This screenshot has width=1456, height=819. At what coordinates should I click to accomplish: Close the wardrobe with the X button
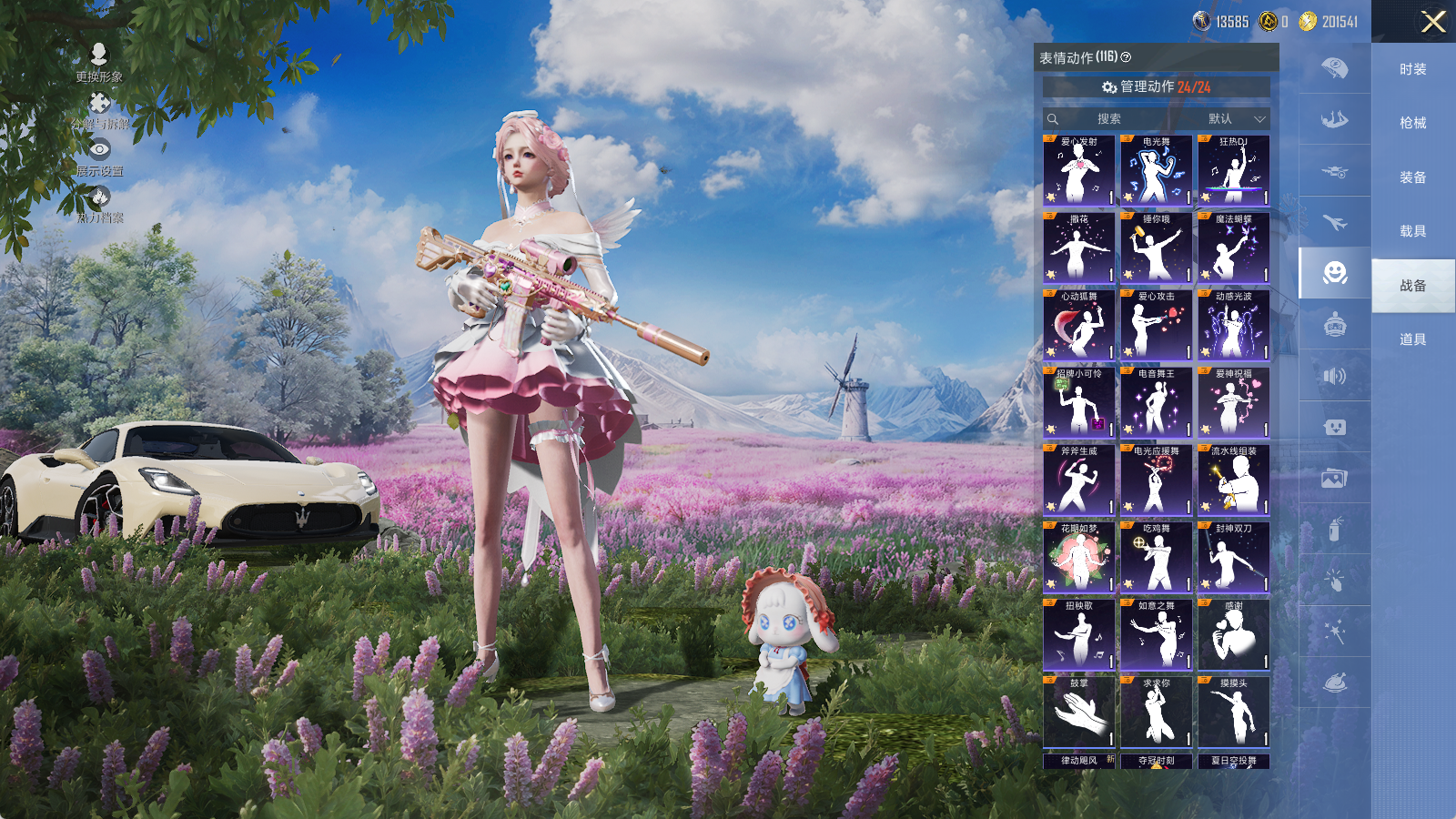click(1432, 22)
